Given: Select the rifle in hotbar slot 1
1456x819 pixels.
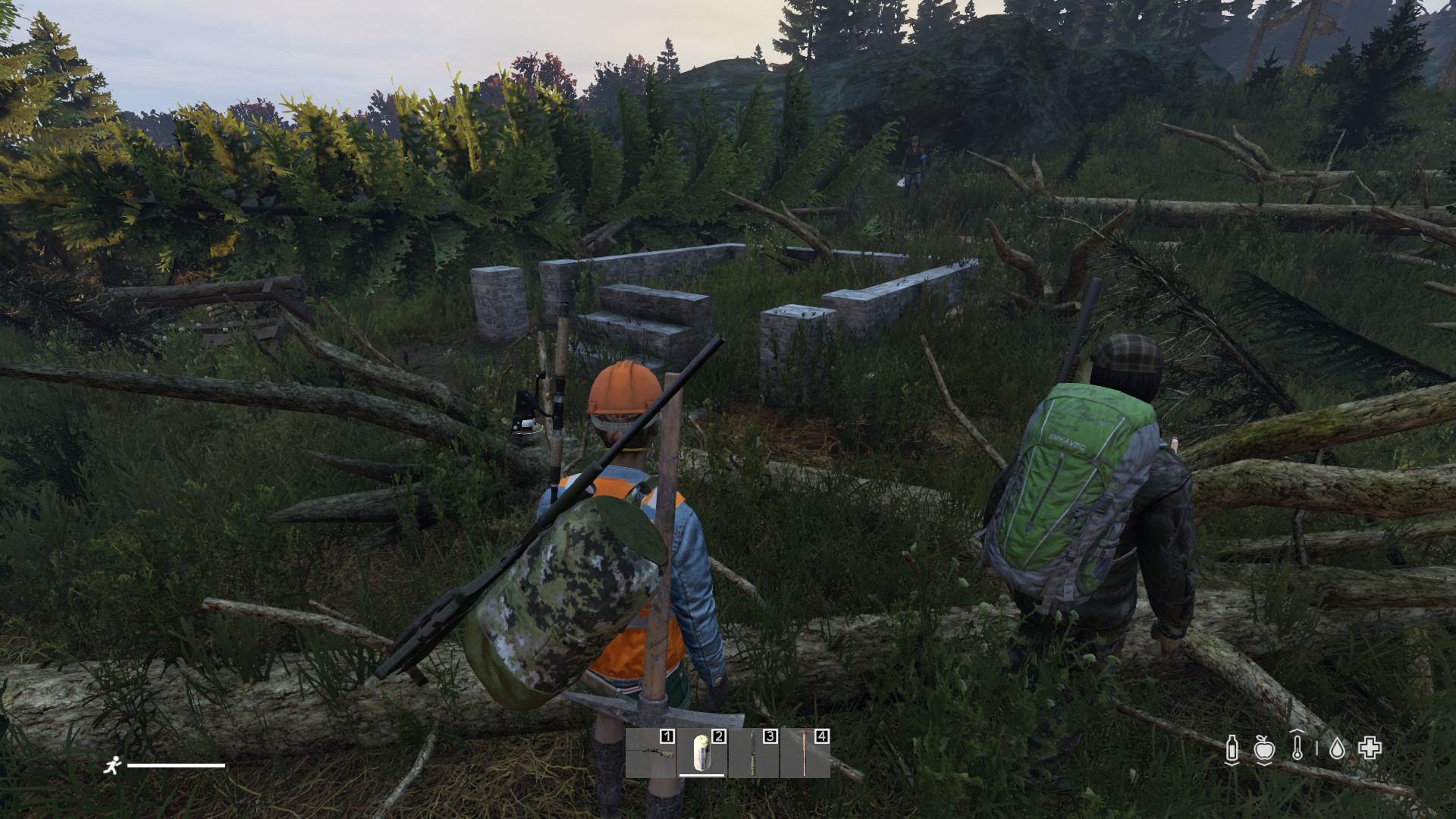Looking at the screenshot, I should (x=651, y=753).
